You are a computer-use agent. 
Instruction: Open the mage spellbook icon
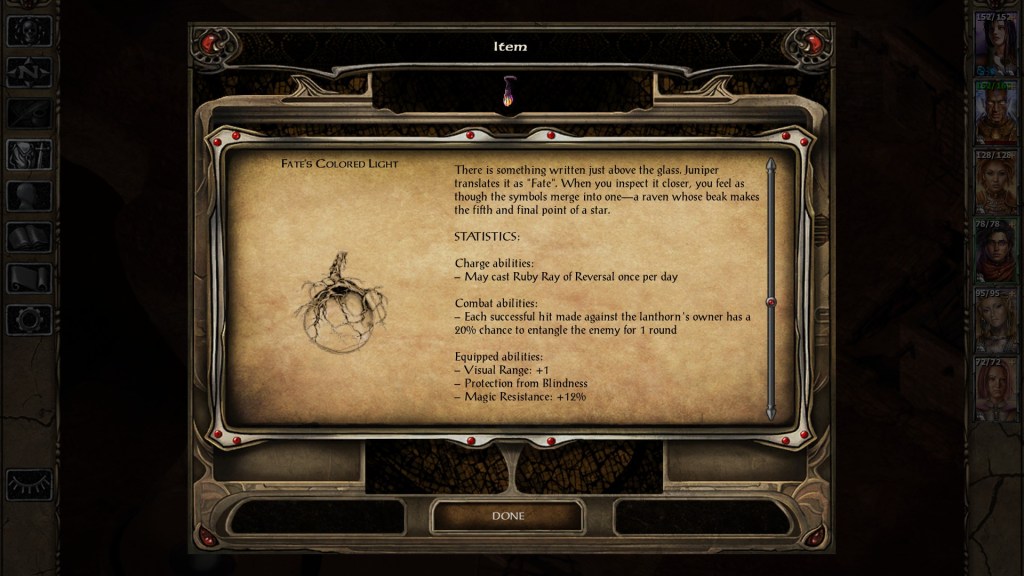pyautogui.click(x=29, y=237)
